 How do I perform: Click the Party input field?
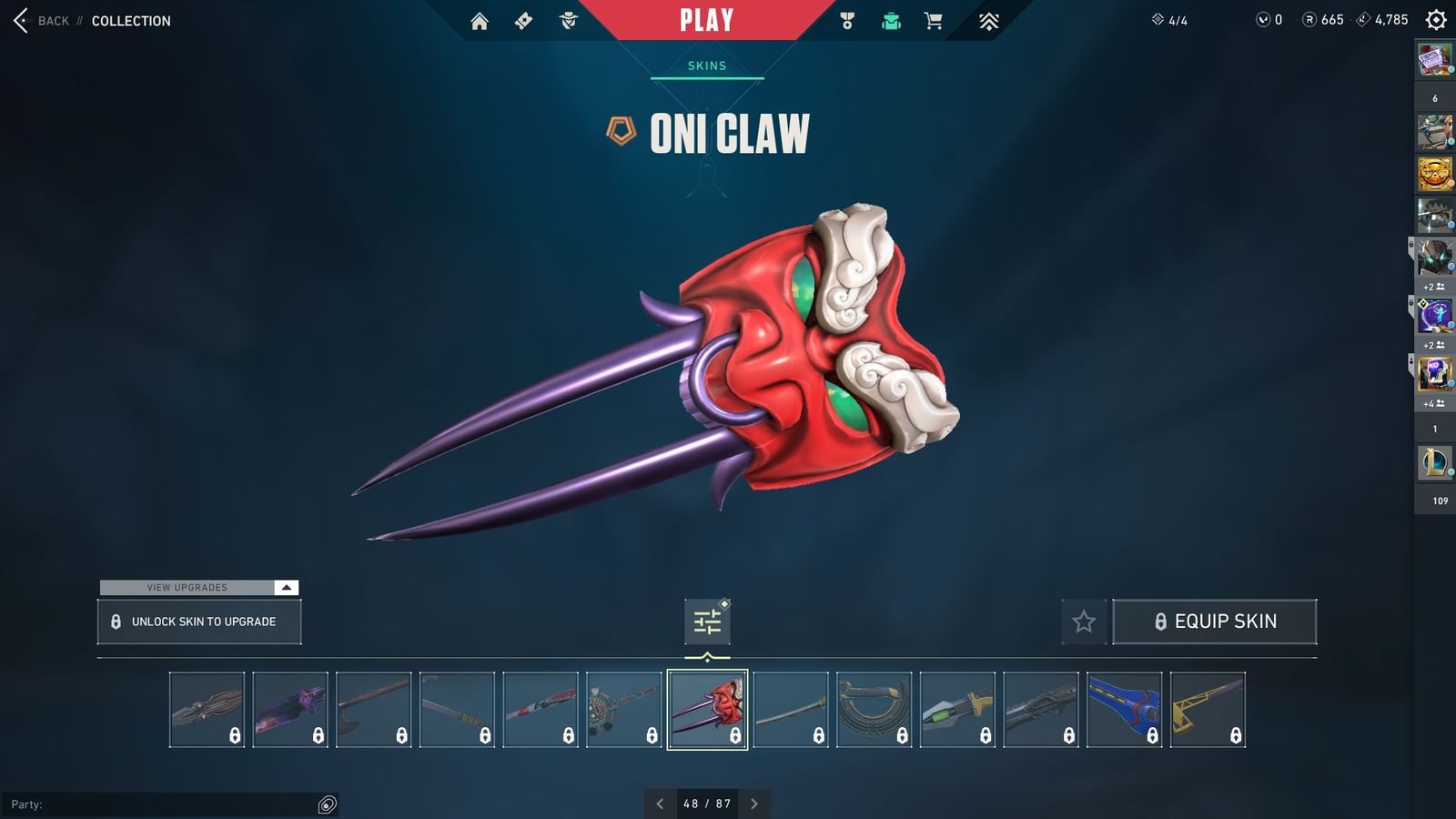(x=164, y=804)
